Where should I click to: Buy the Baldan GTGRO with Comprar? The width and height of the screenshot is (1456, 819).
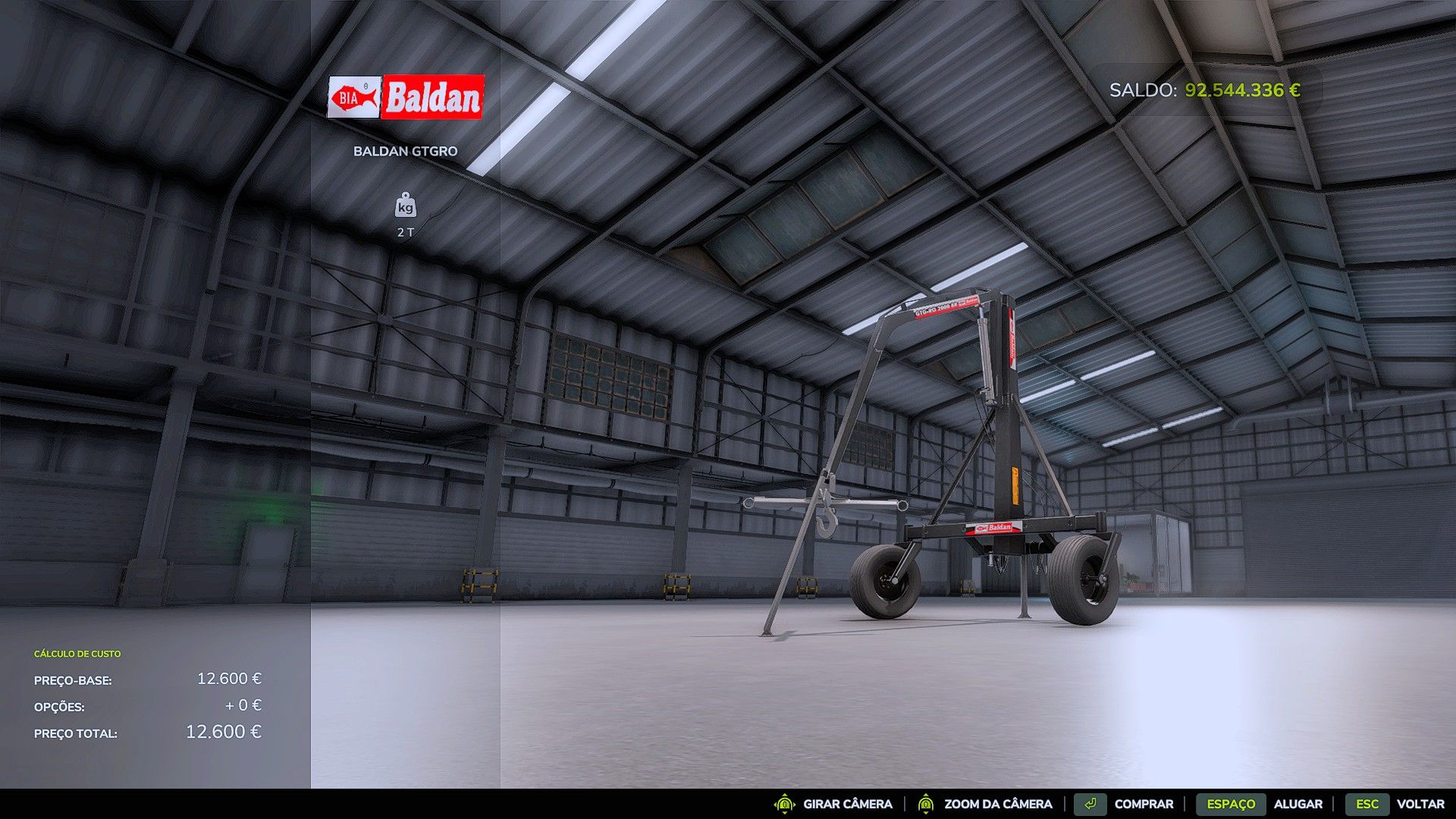(1143, 804)
